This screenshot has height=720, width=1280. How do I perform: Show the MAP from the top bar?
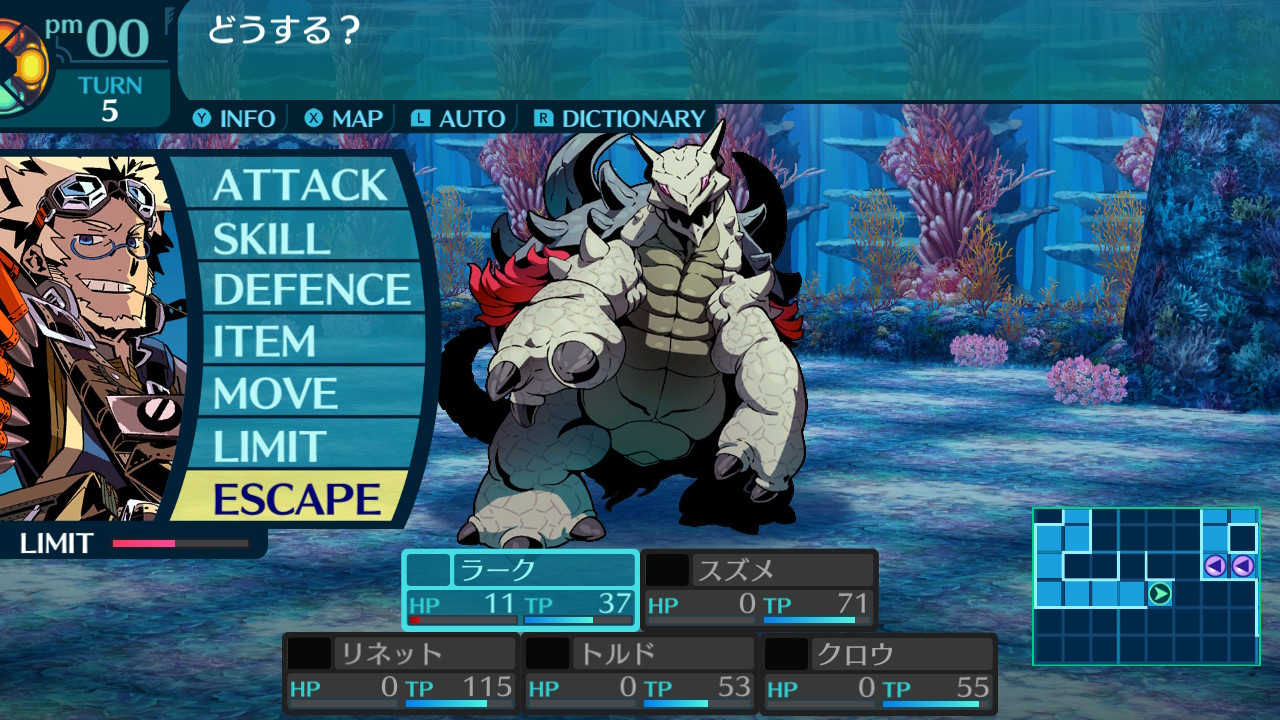pos(345,118)
